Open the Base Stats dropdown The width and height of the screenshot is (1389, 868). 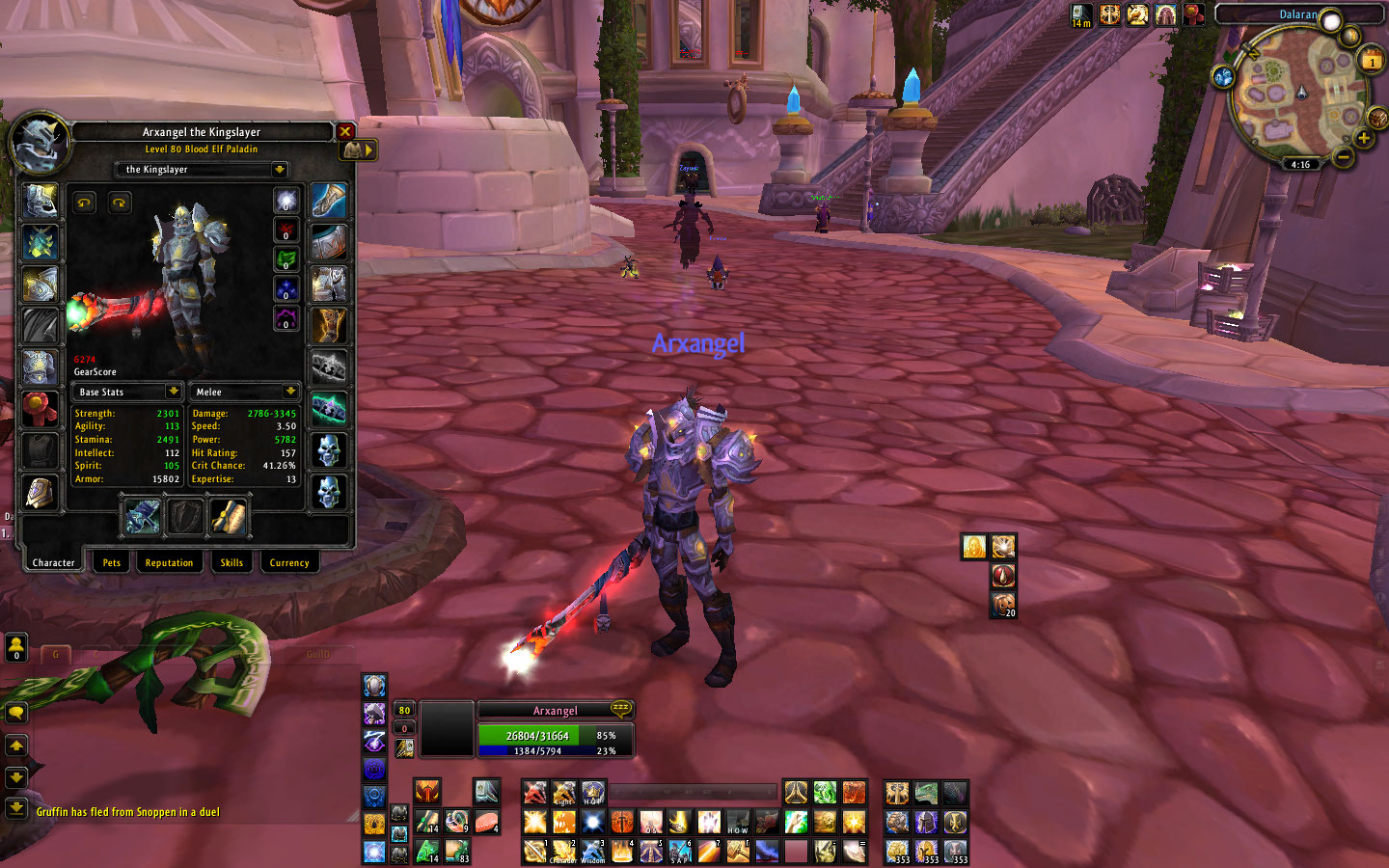126,392
